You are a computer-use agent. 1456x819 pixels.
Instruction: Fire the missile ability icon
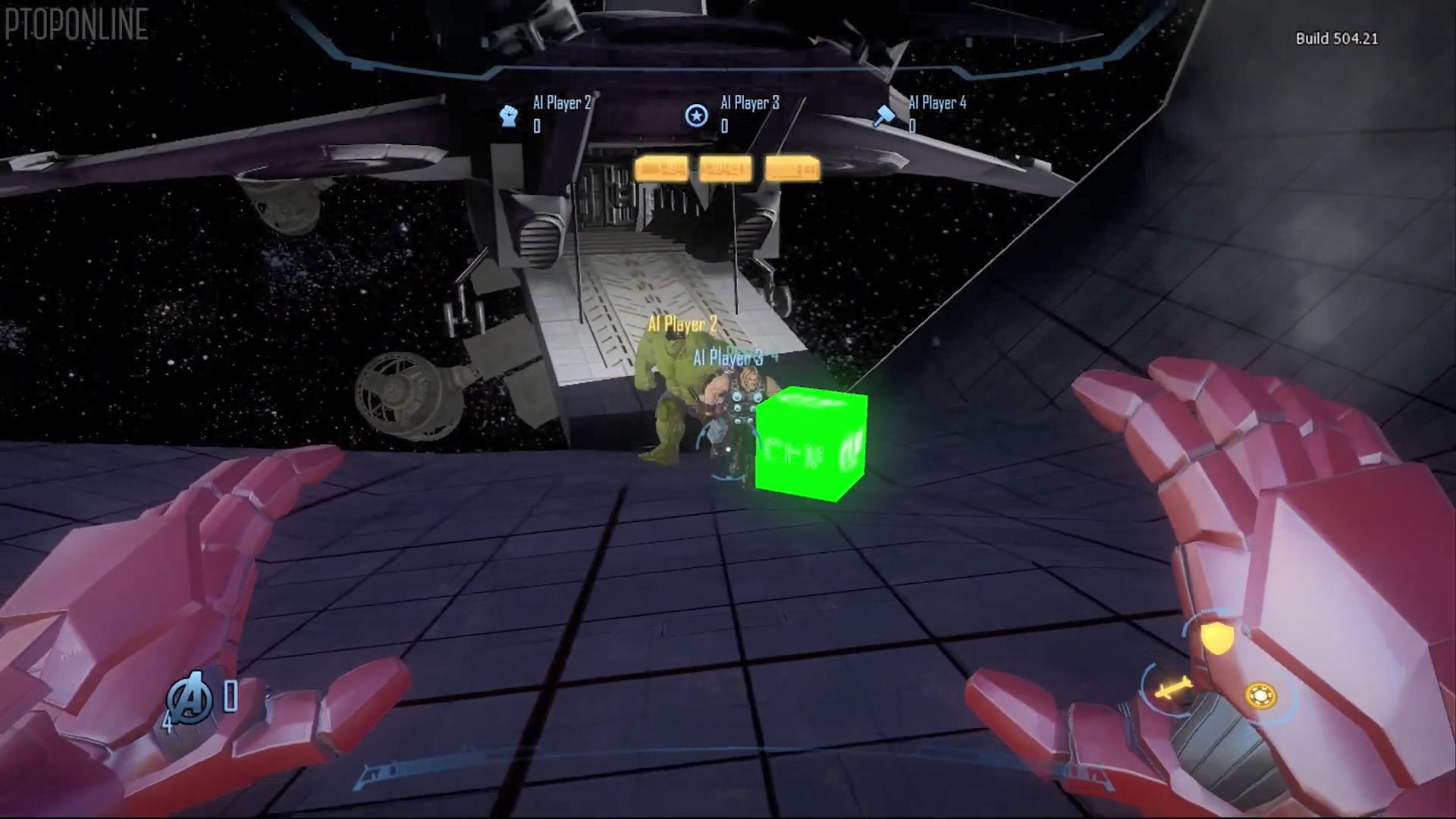tap(1169, 689)
